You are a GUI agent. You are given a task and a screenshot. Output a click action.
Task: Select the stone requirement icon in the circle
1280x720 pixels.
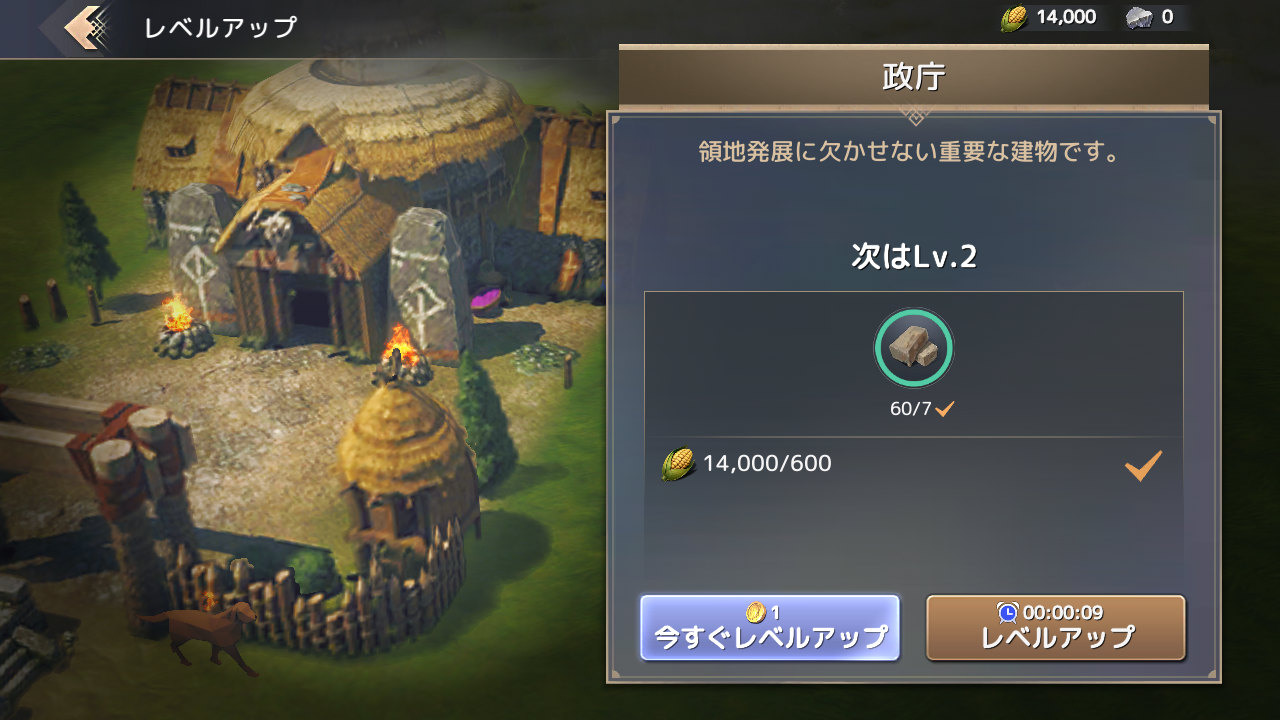point(913,348)
